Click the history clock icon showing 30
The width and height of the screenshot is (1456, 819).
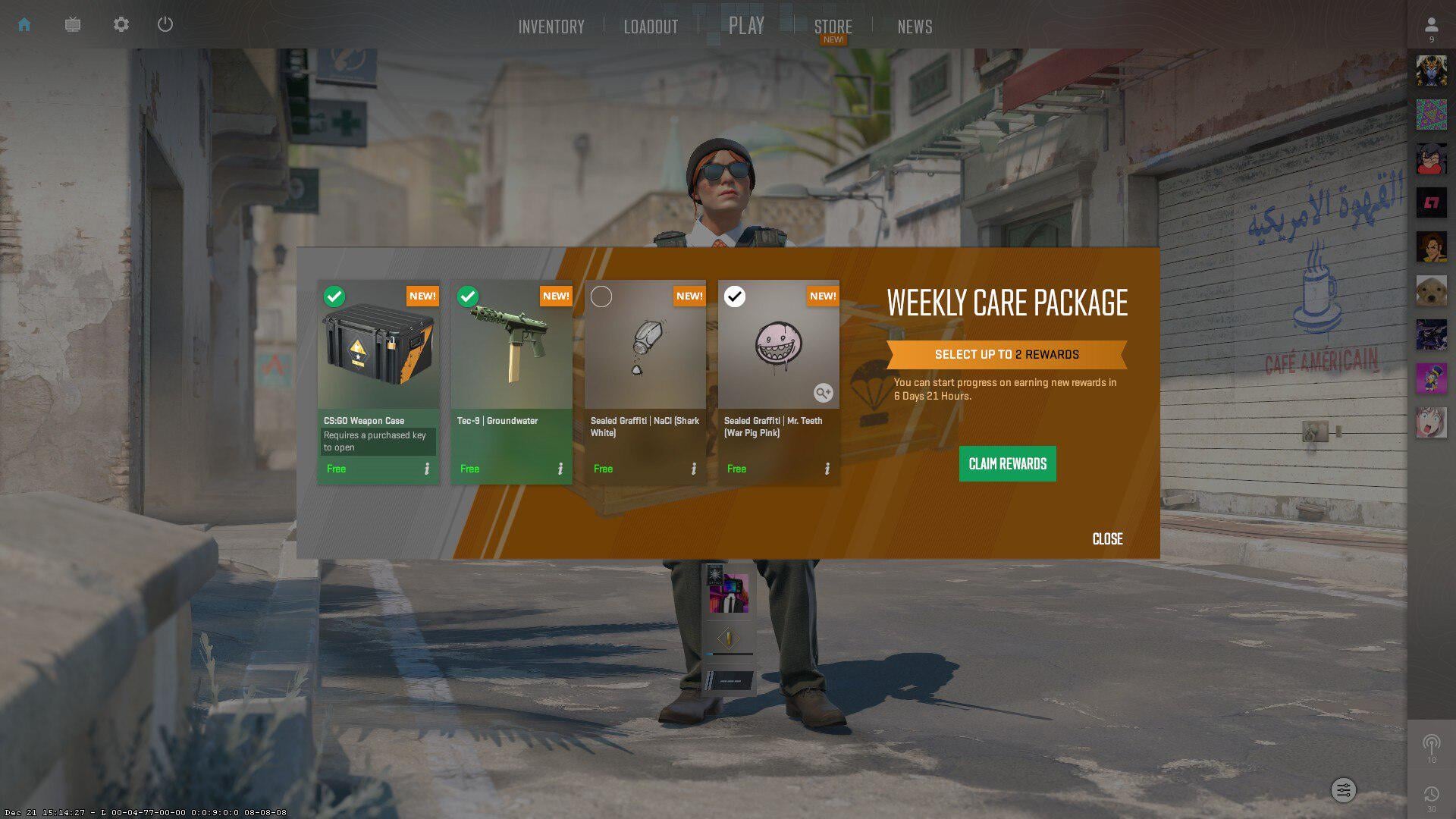pyautogui.click(x=1430, y=793)
